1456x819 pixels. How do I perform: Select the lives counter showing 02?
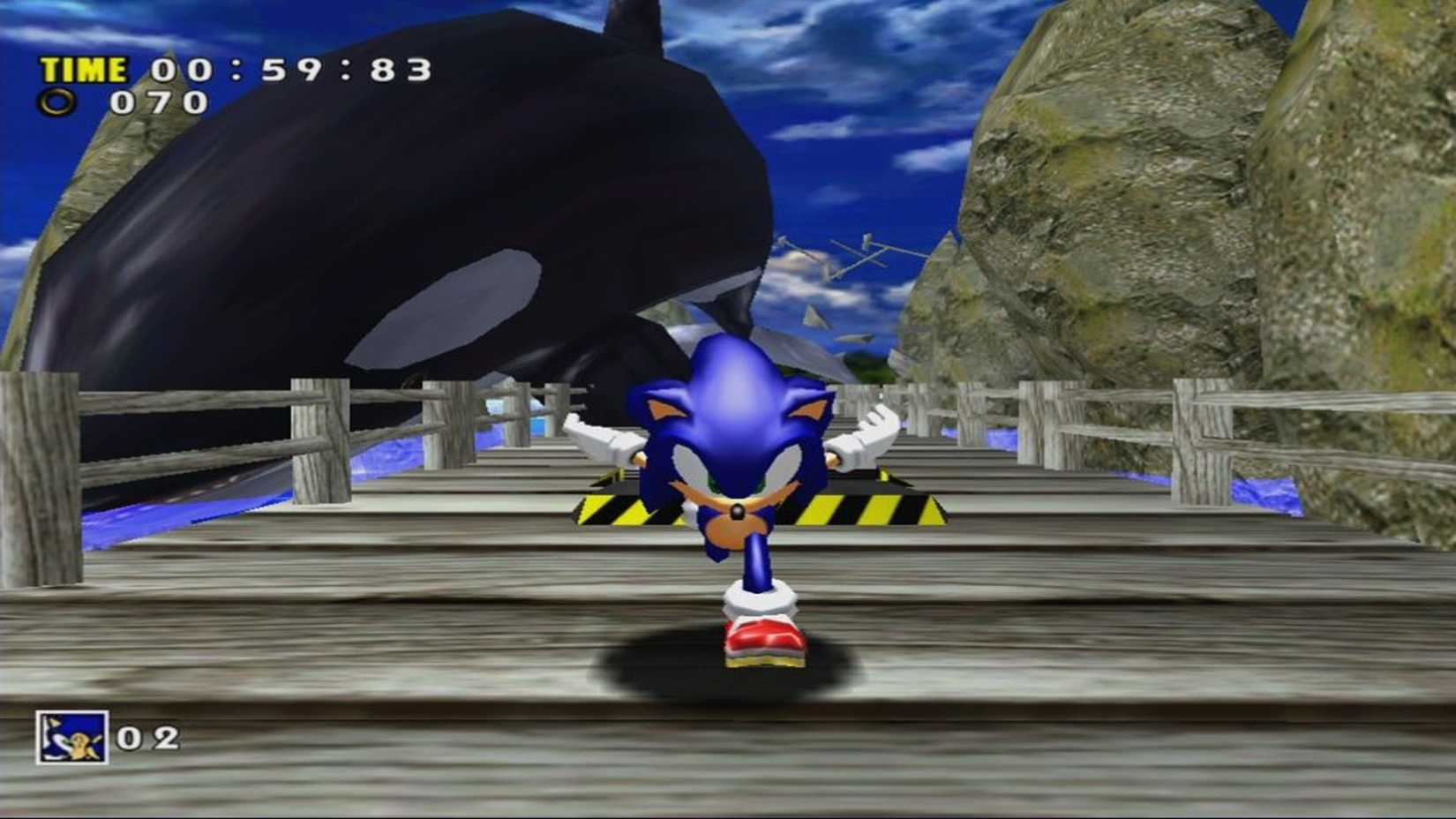pos(150,737)
